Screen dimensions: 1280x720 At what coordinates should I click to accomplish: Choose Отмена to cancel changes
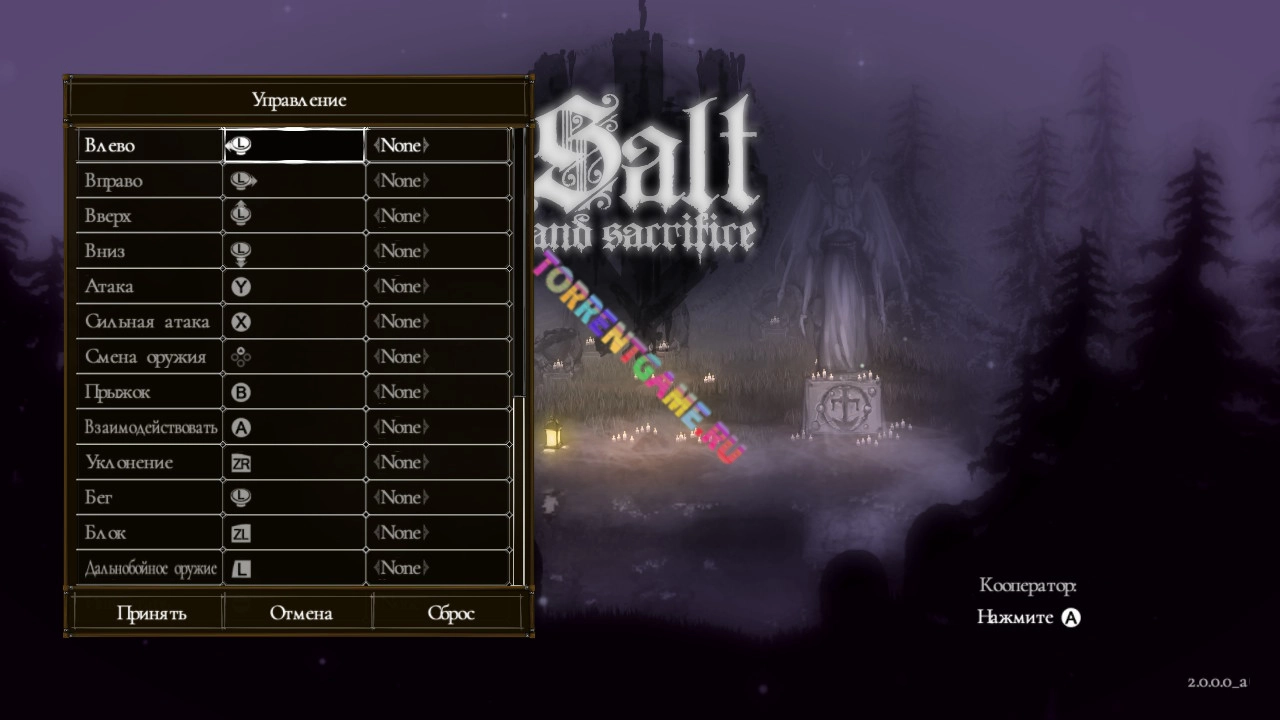tap(300, 613)
